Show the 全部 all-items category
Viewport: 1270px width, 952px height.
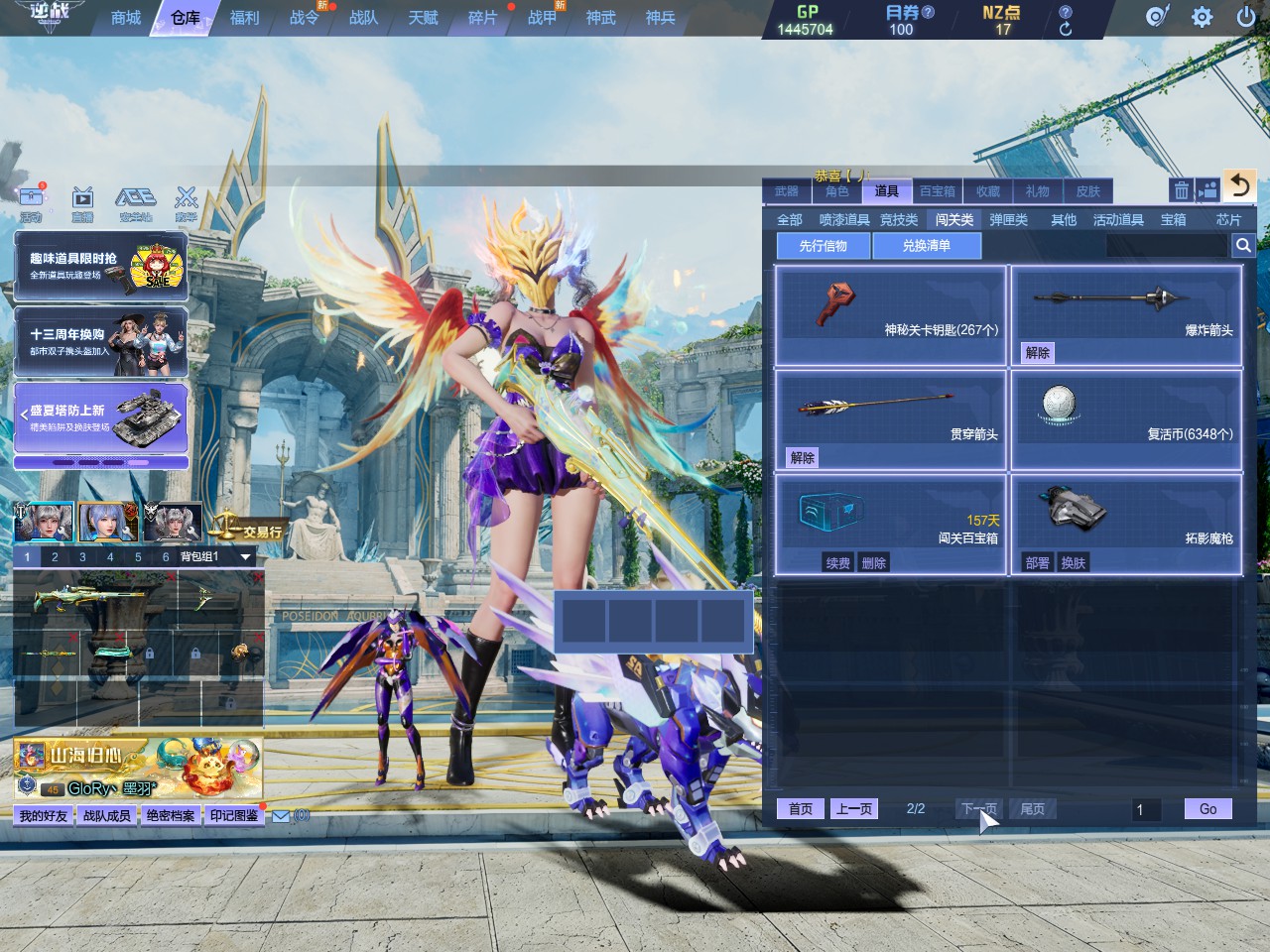pyautogui.click(x=790, y=220)
